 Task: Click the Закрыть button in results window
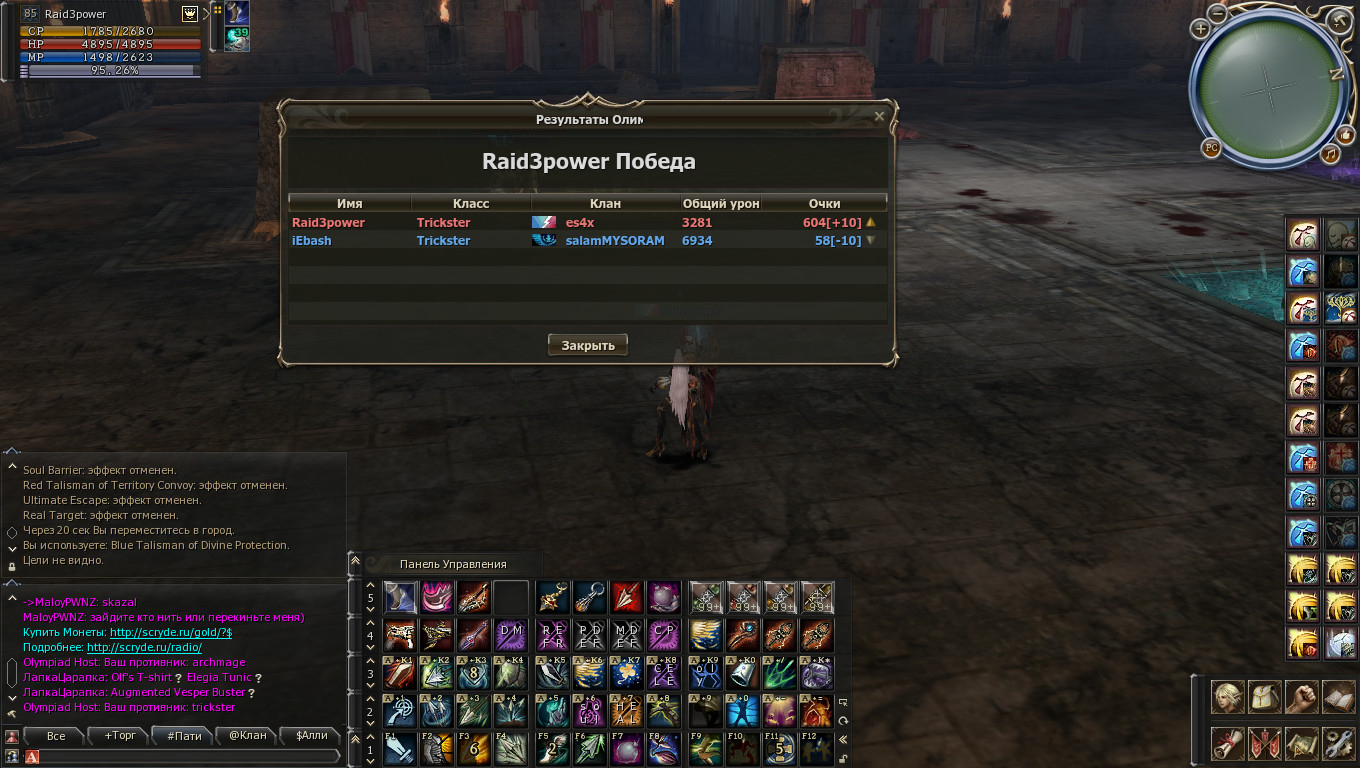click(x=588, y=345)
